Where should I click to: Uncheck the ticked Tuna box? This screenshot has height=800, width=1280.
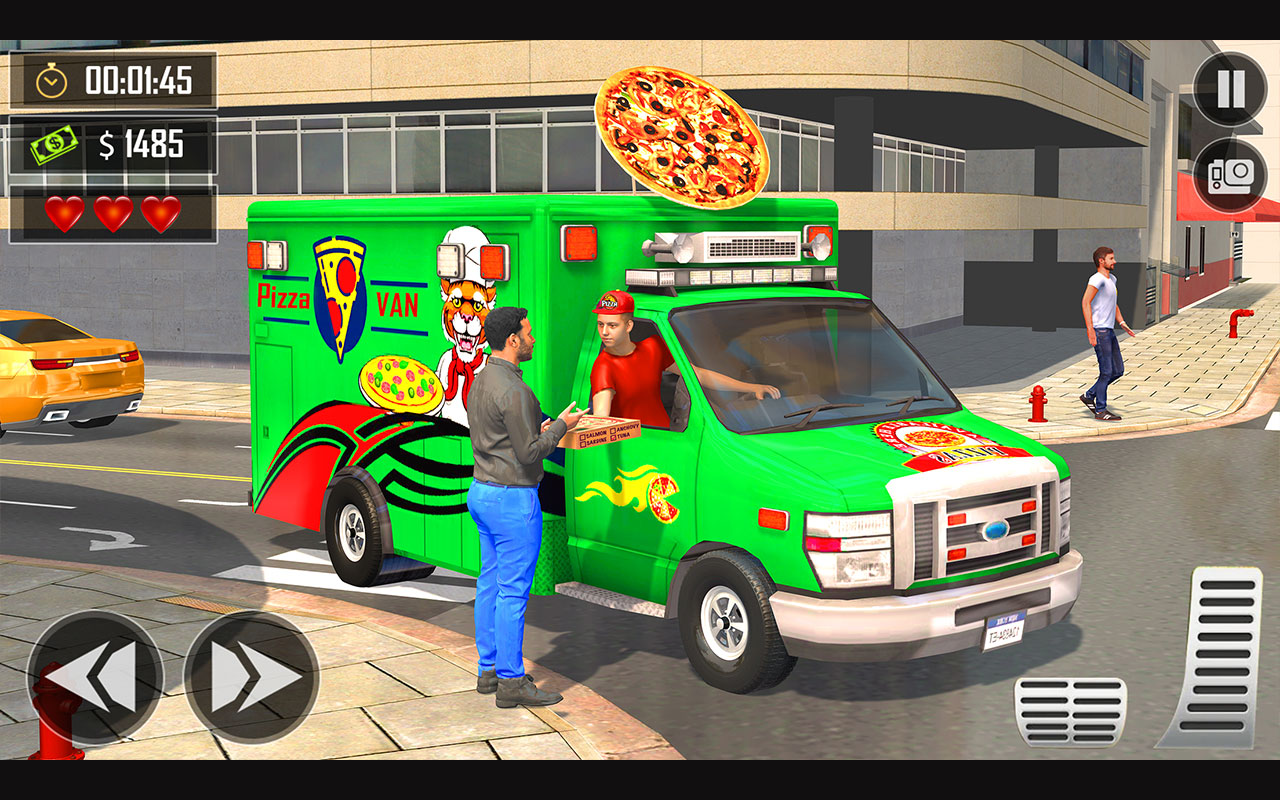coord(614,439)
